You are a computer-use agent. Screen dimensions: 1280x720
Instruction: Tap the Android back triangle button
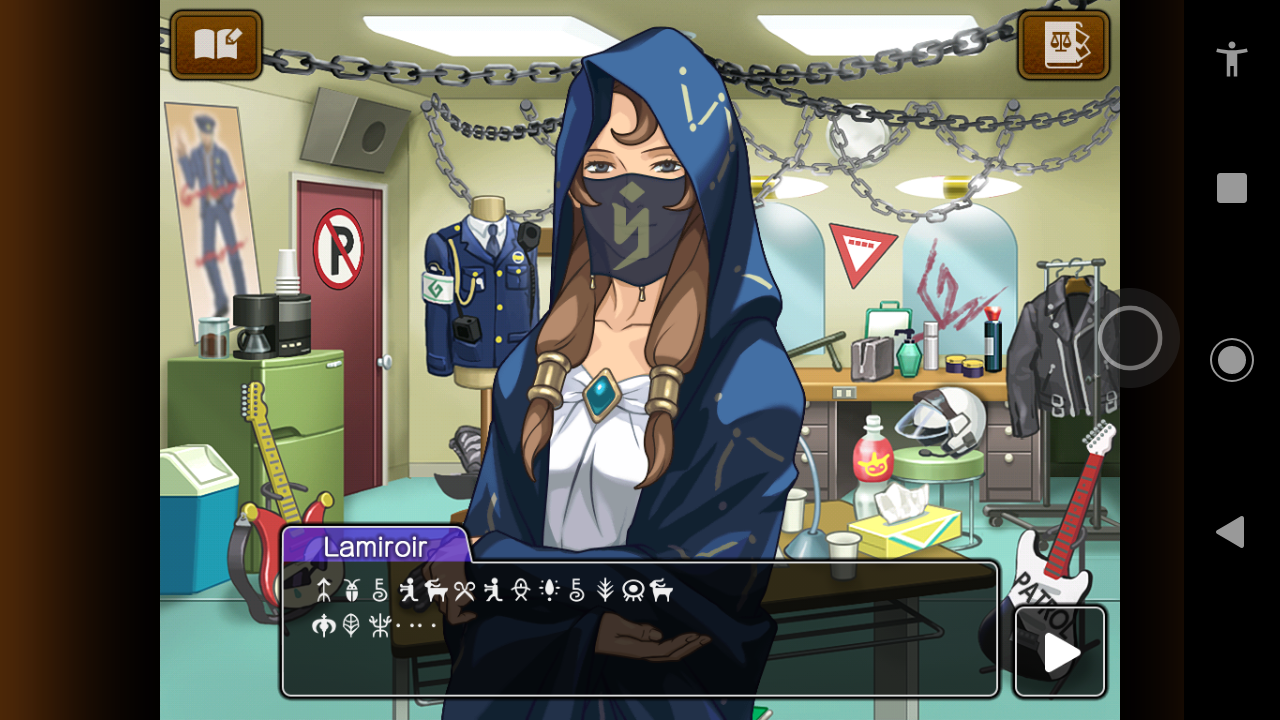pos(1231,532)
